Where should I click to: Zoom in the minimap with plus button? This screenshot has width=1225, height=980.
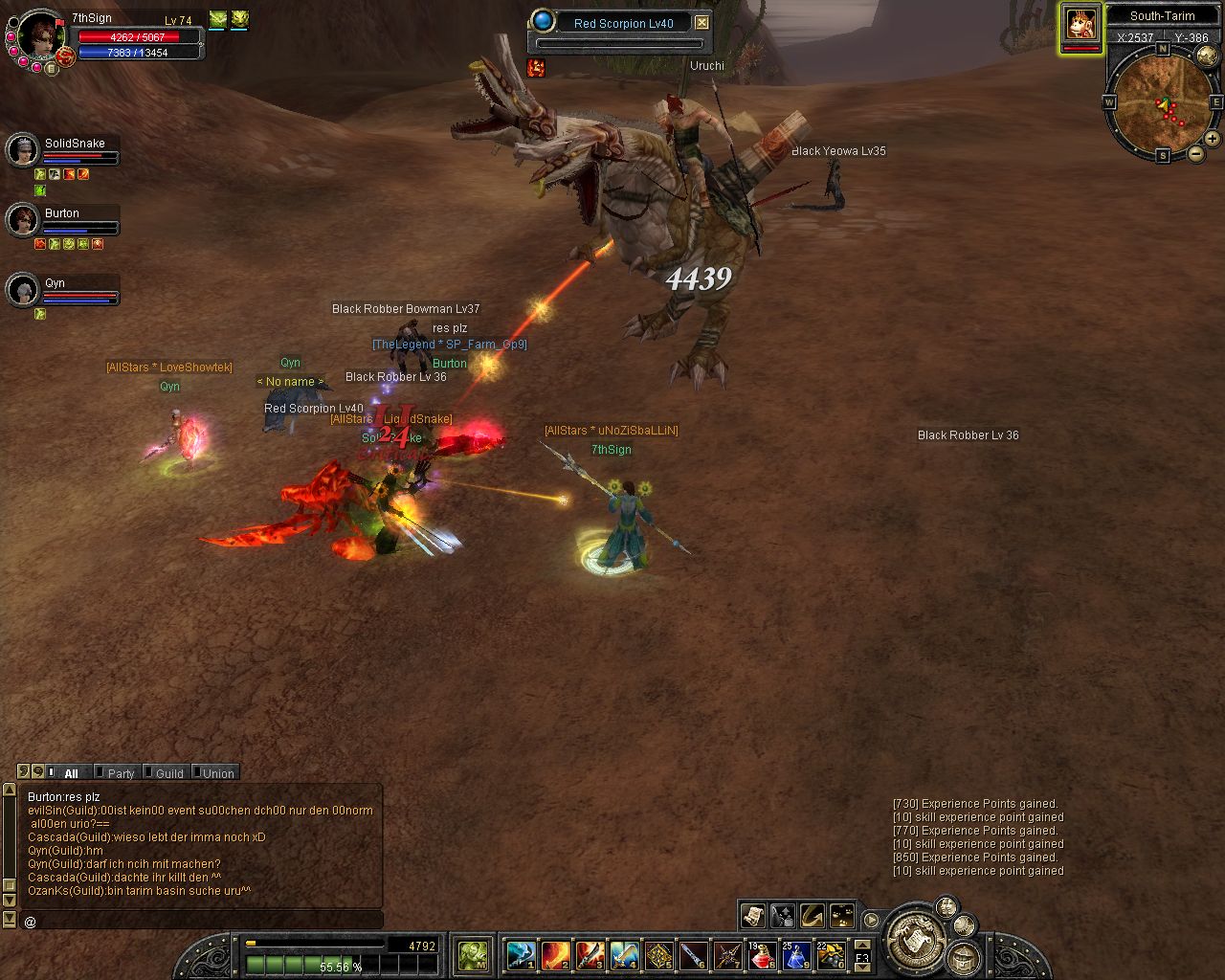(1212, 139)
